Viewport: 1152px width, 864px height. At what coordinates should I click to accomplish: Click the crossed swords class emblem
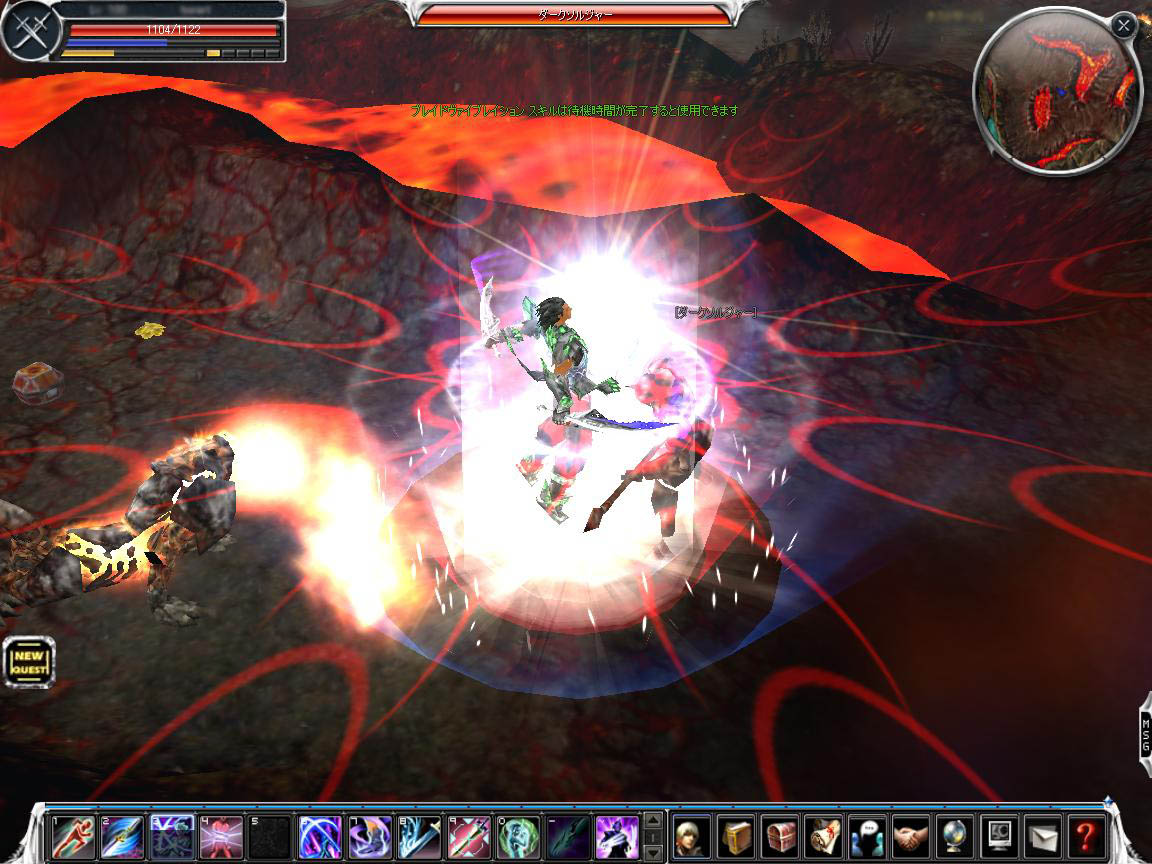26,32
